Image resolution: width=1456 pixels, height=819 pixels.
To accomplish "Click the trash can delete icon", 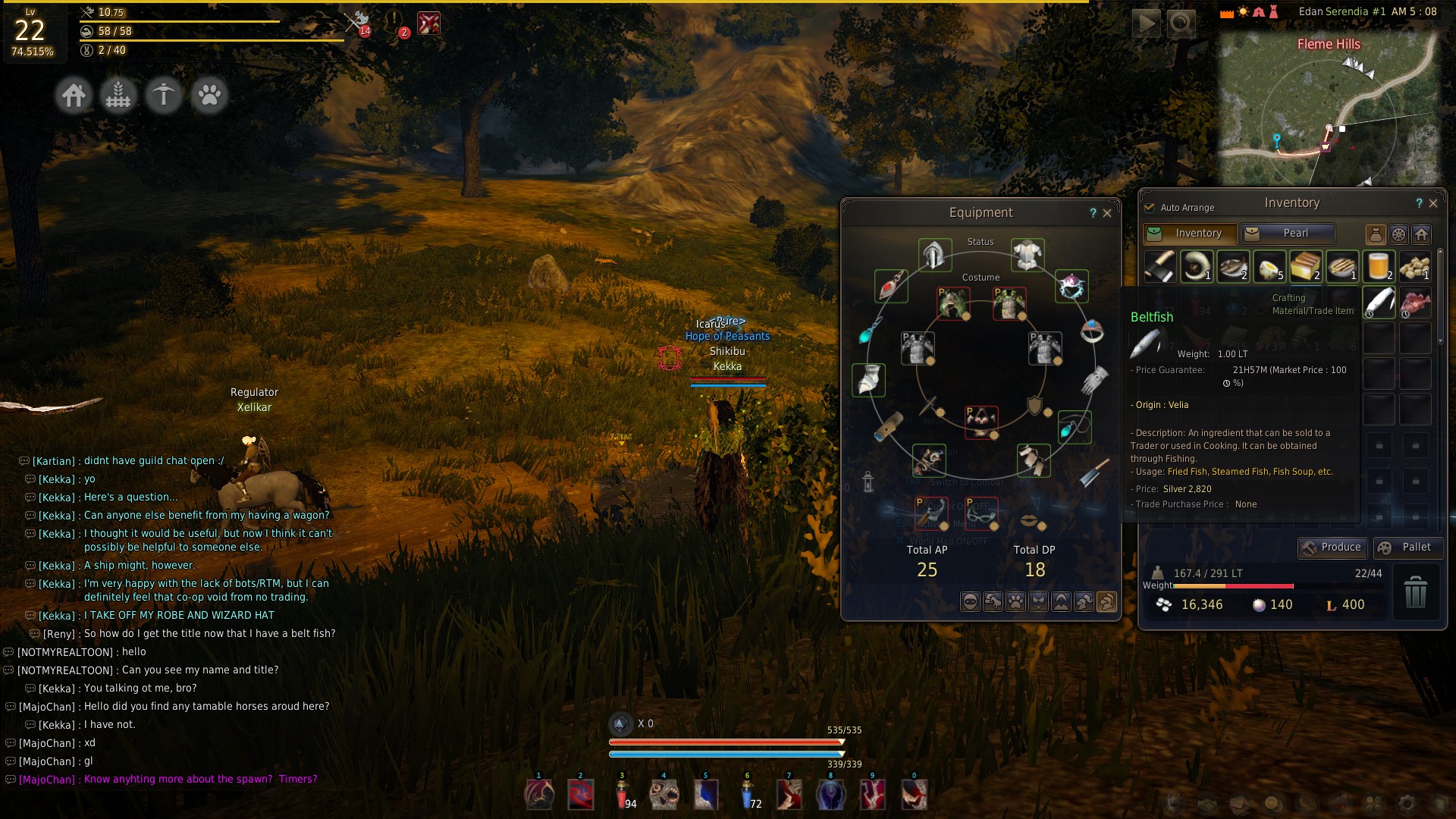I will tap(1415, 592).
